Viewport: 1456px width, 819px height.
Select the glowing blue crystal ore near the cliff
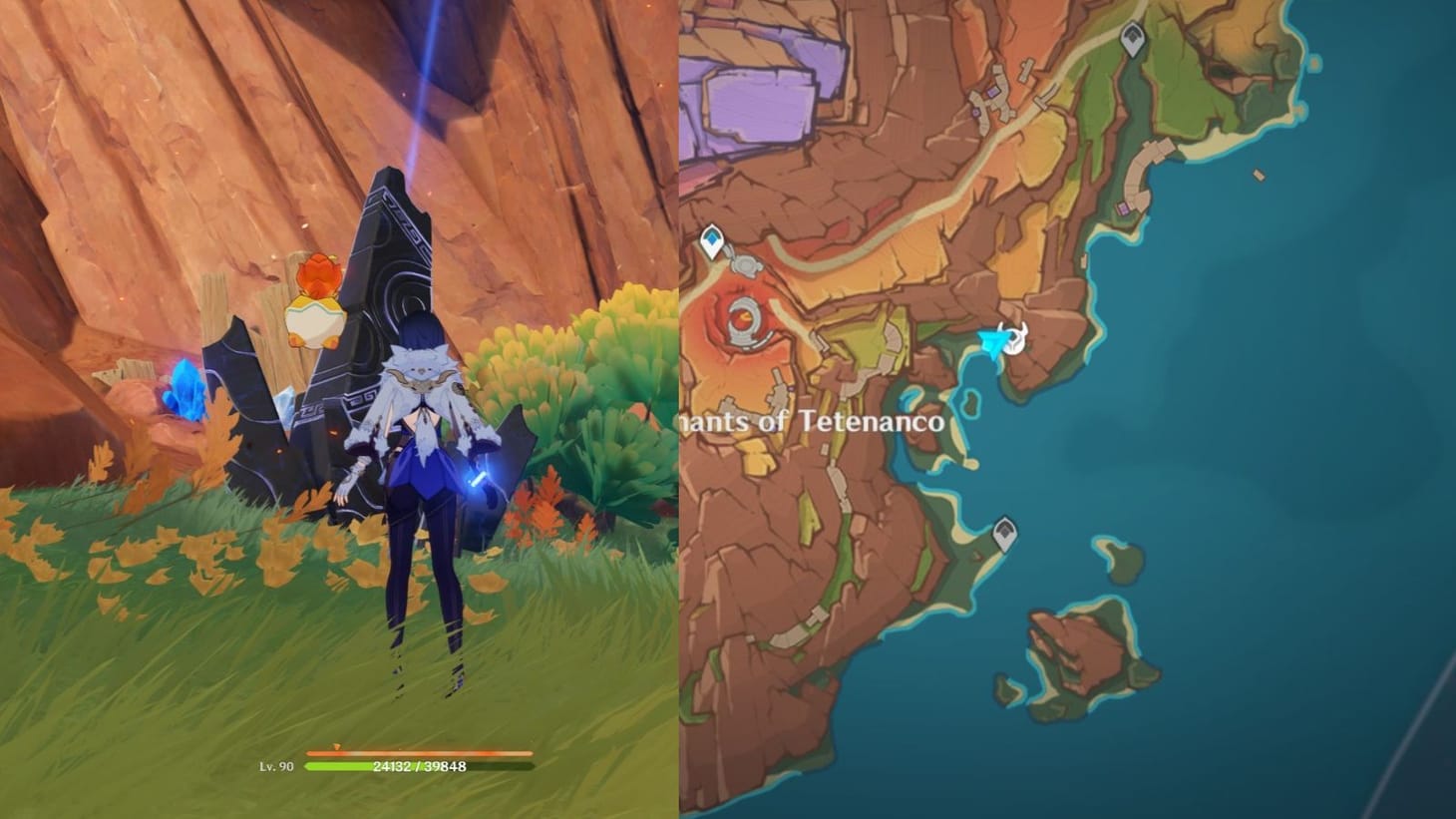point(187,394)
